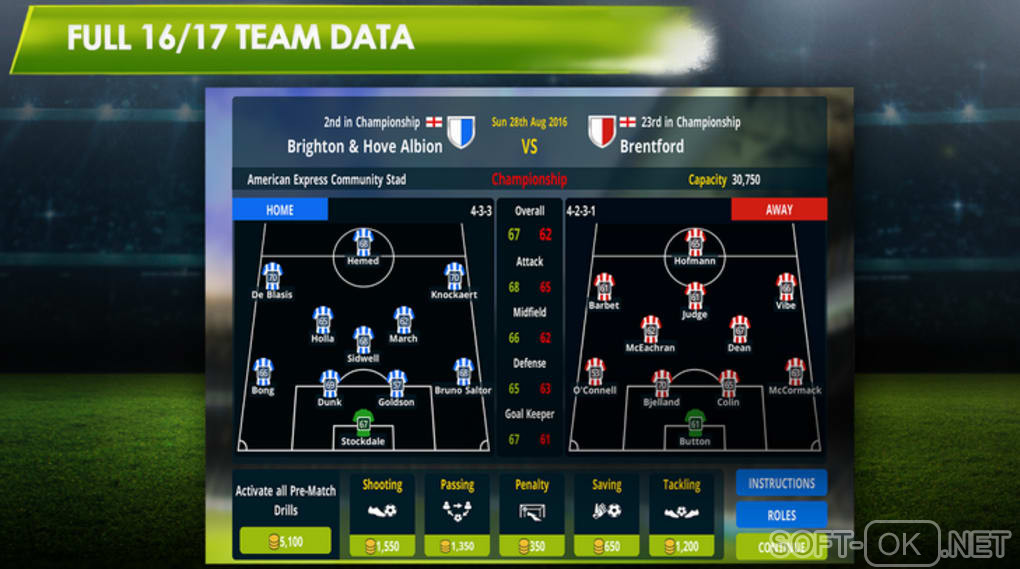Select striker Hemed on home pitch
The width and height of the screenshot is (1020, 569).
coord(363,245)
